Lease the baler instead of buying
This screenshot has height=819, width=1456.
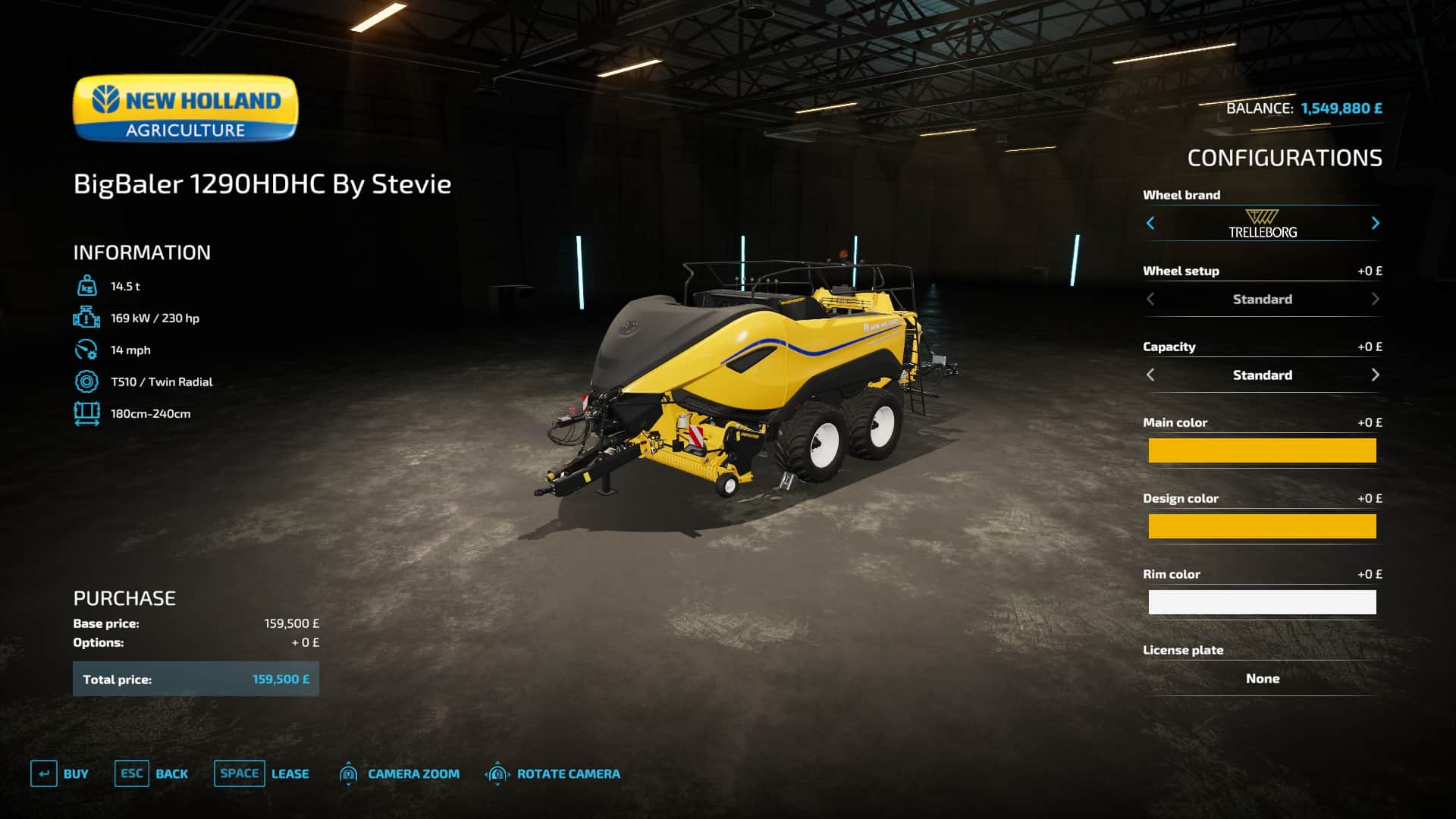pos(262,773)
